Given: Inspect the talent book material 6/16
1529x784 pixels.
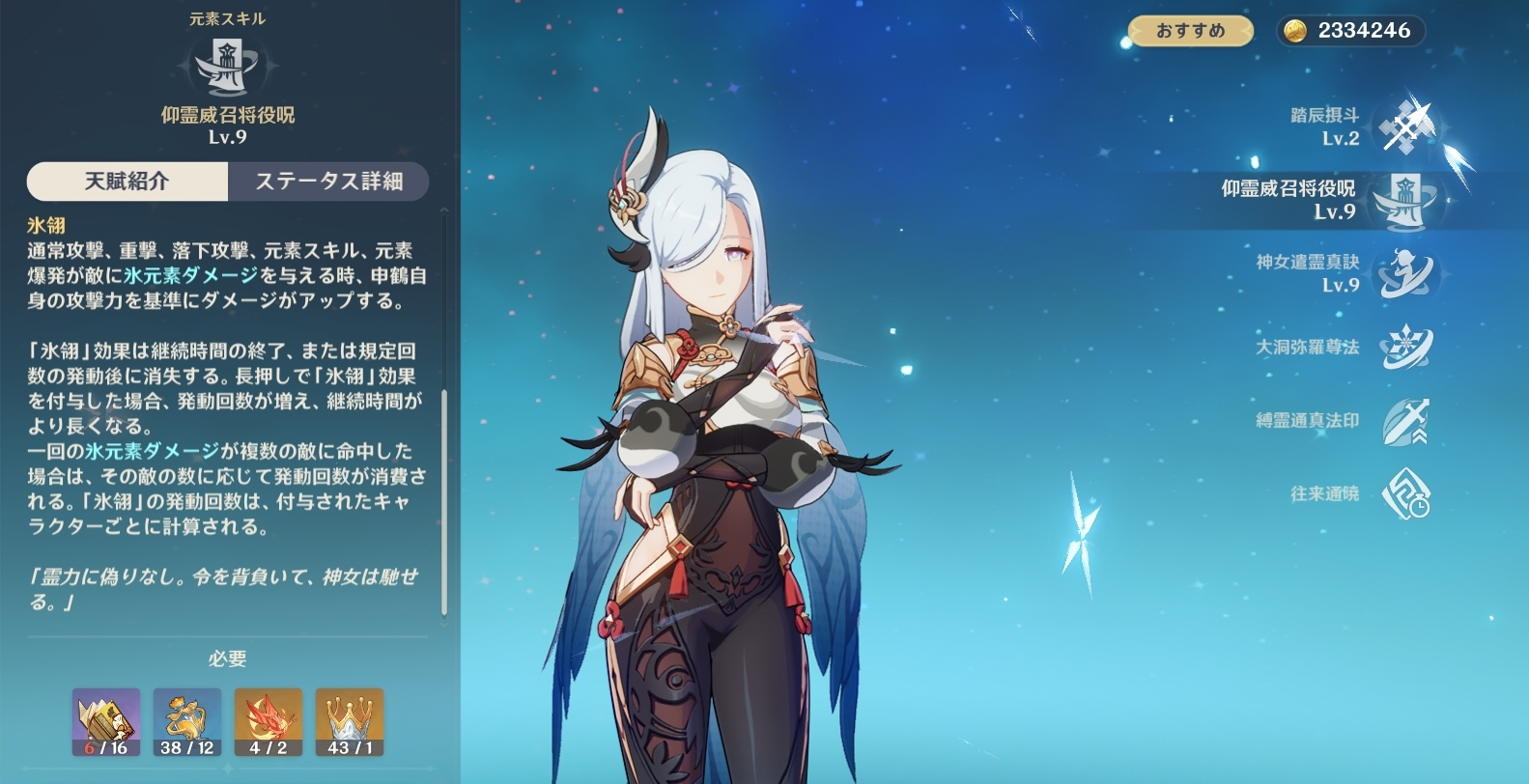Looking at the screenshot, I should pos(106,722).
